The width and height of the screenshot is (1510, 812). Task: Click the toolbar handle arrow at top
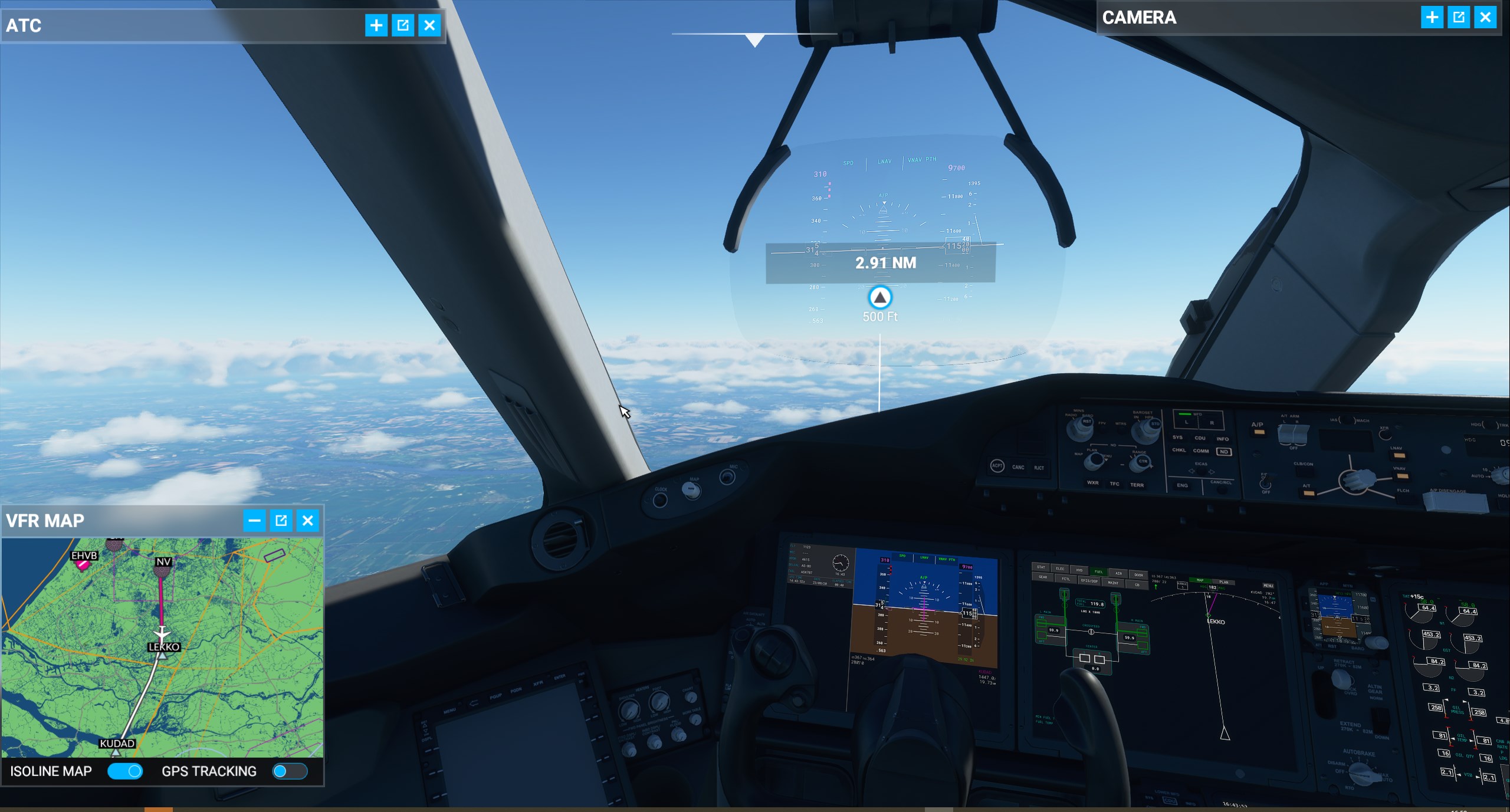pyautogui.click(x=754, y=40)
